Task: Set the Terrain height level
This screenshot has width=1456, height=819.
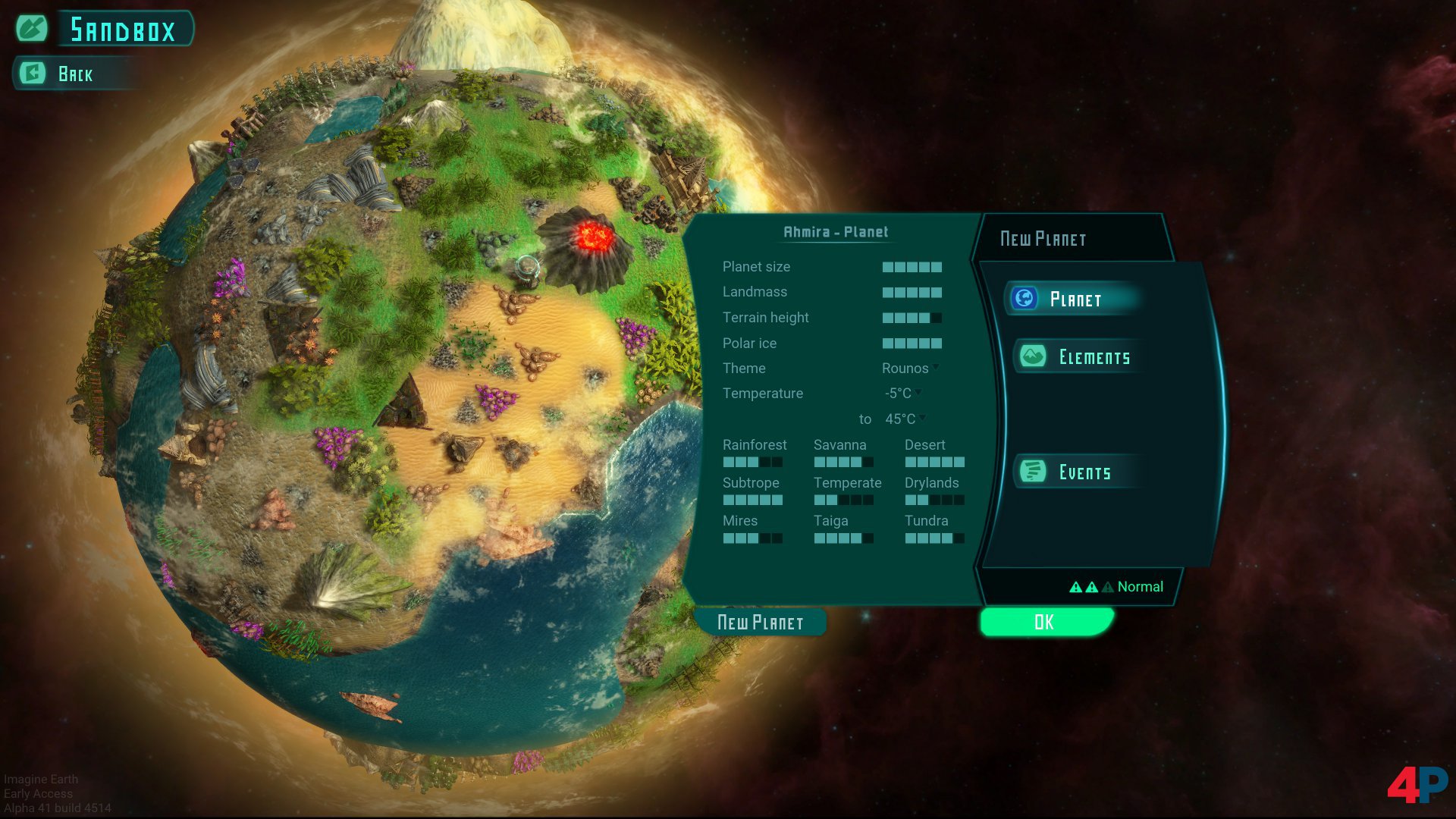Action: tap(912, 318)
